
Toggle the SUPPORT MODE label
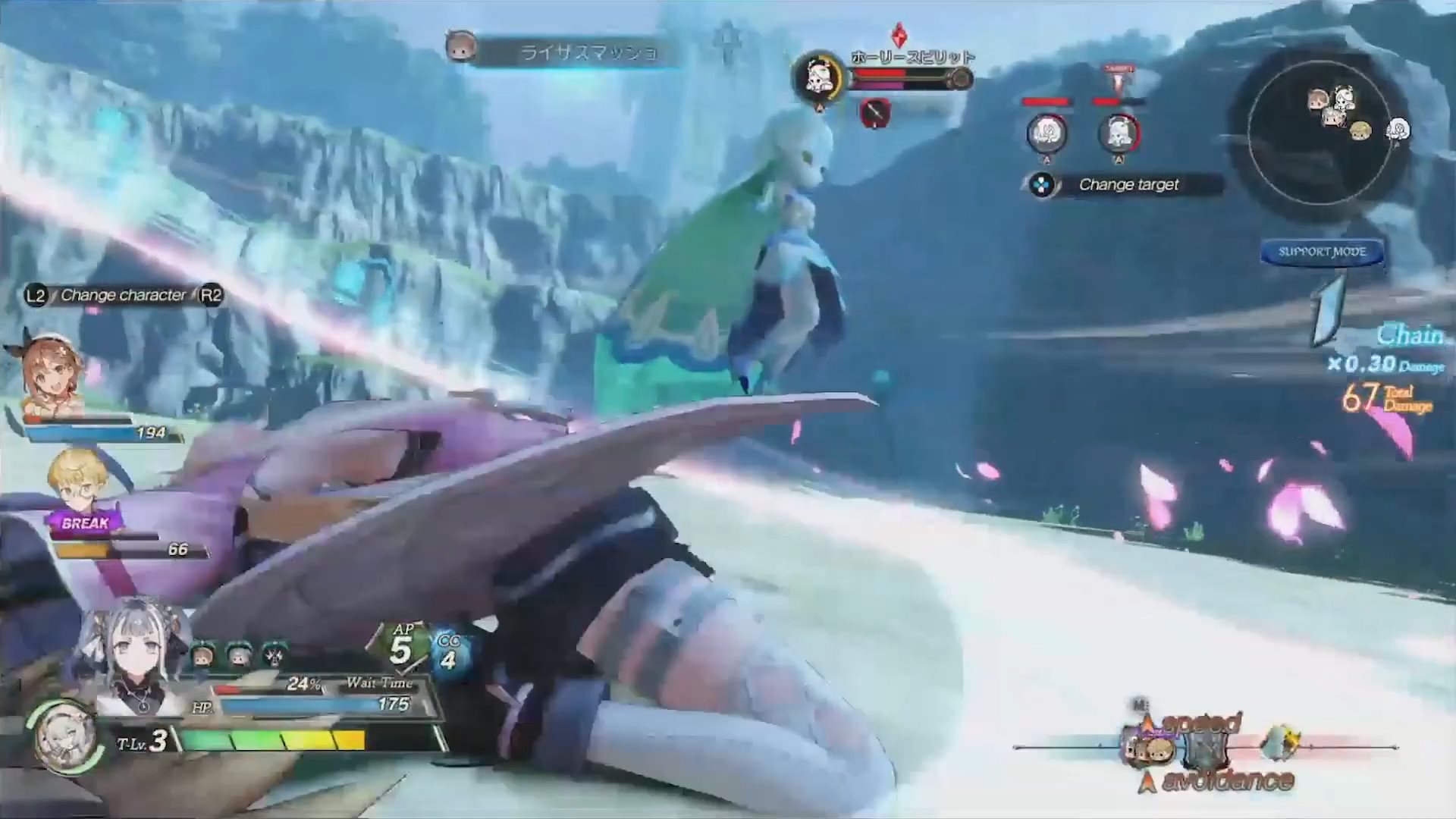(1322, 252)
